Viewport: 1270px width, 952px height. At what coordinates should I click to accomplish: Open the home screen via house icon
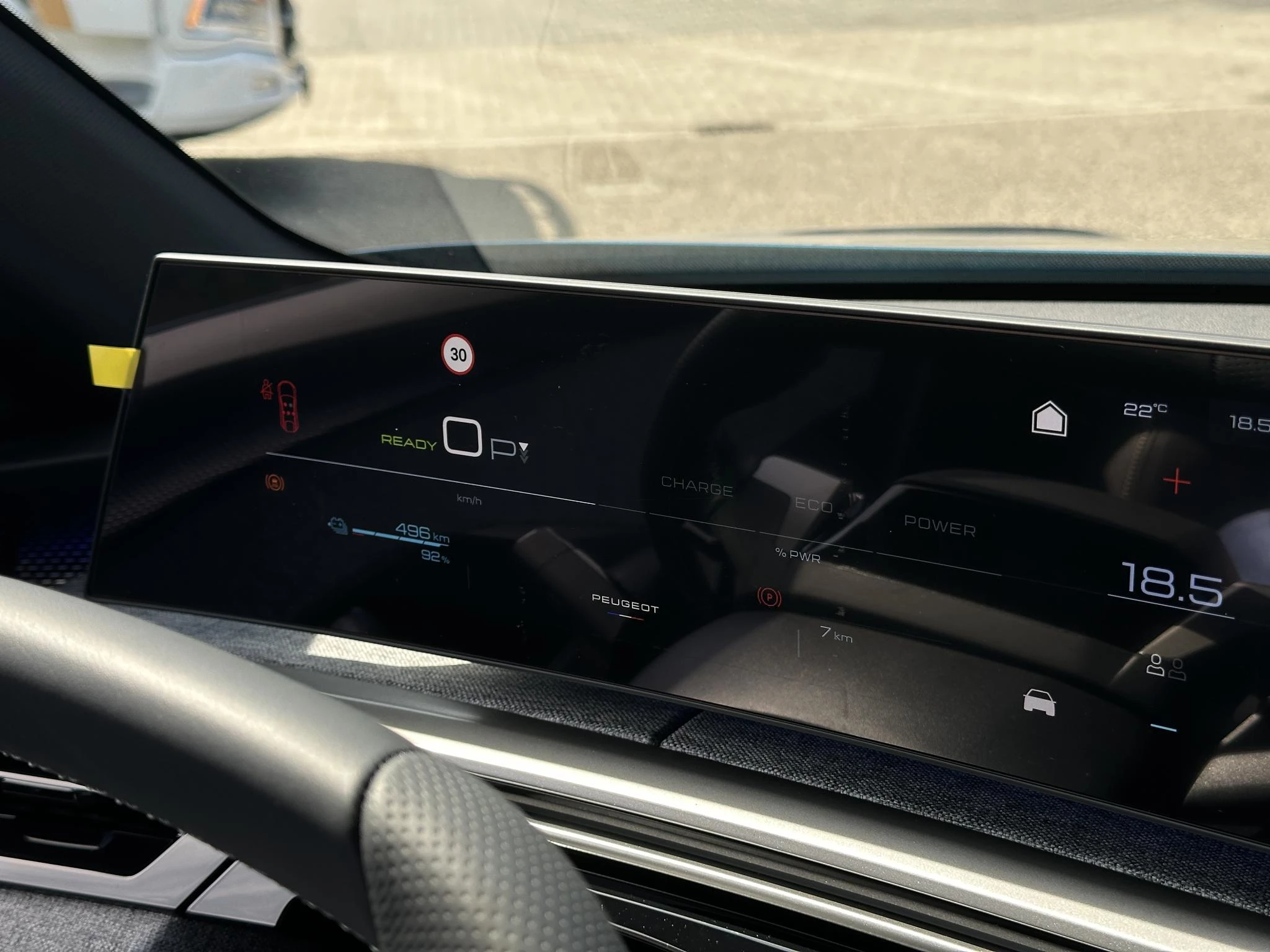pos(1049,418)
